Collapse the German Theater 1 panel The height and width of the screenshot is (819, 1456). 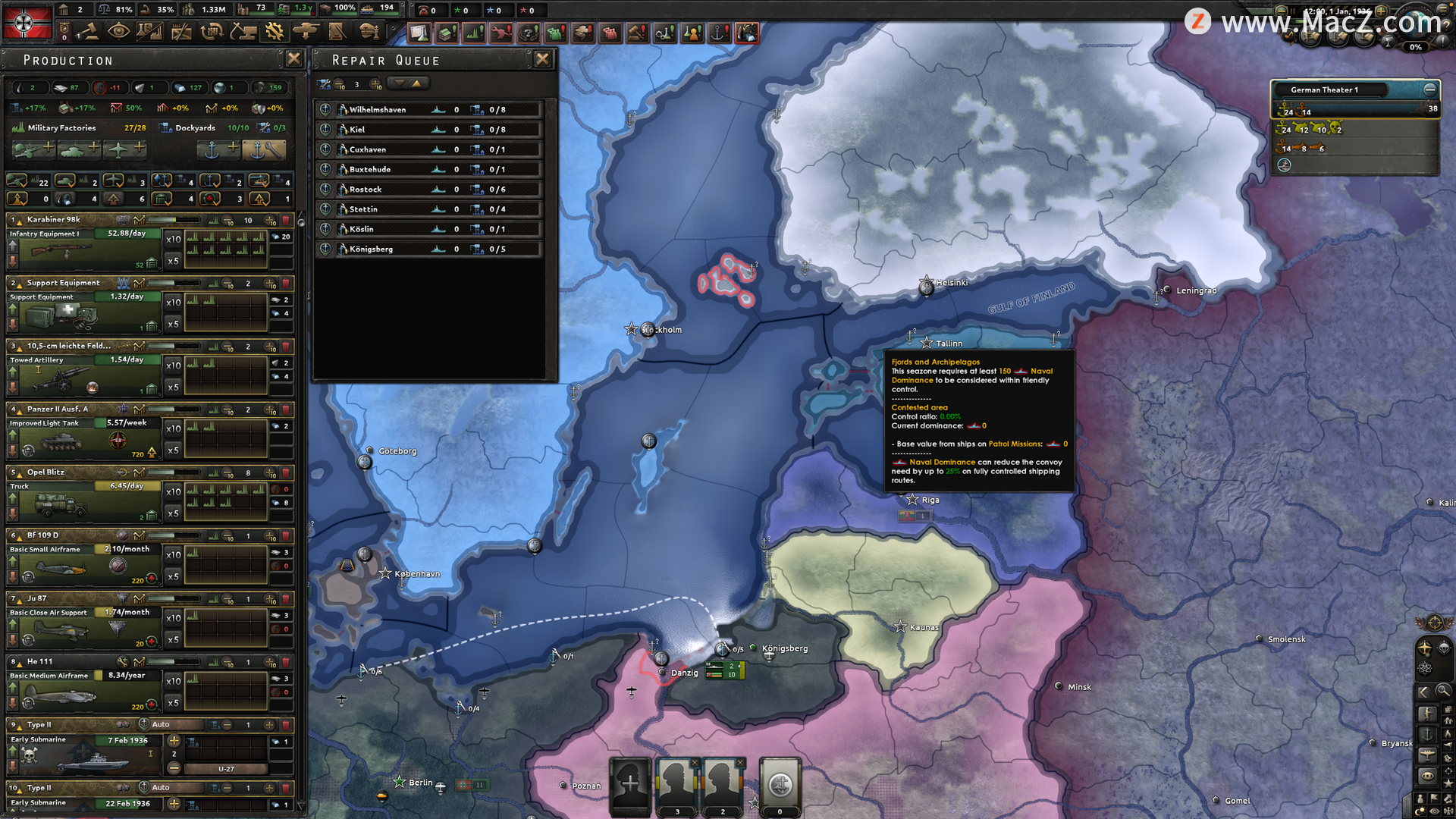coord(1429,89)
